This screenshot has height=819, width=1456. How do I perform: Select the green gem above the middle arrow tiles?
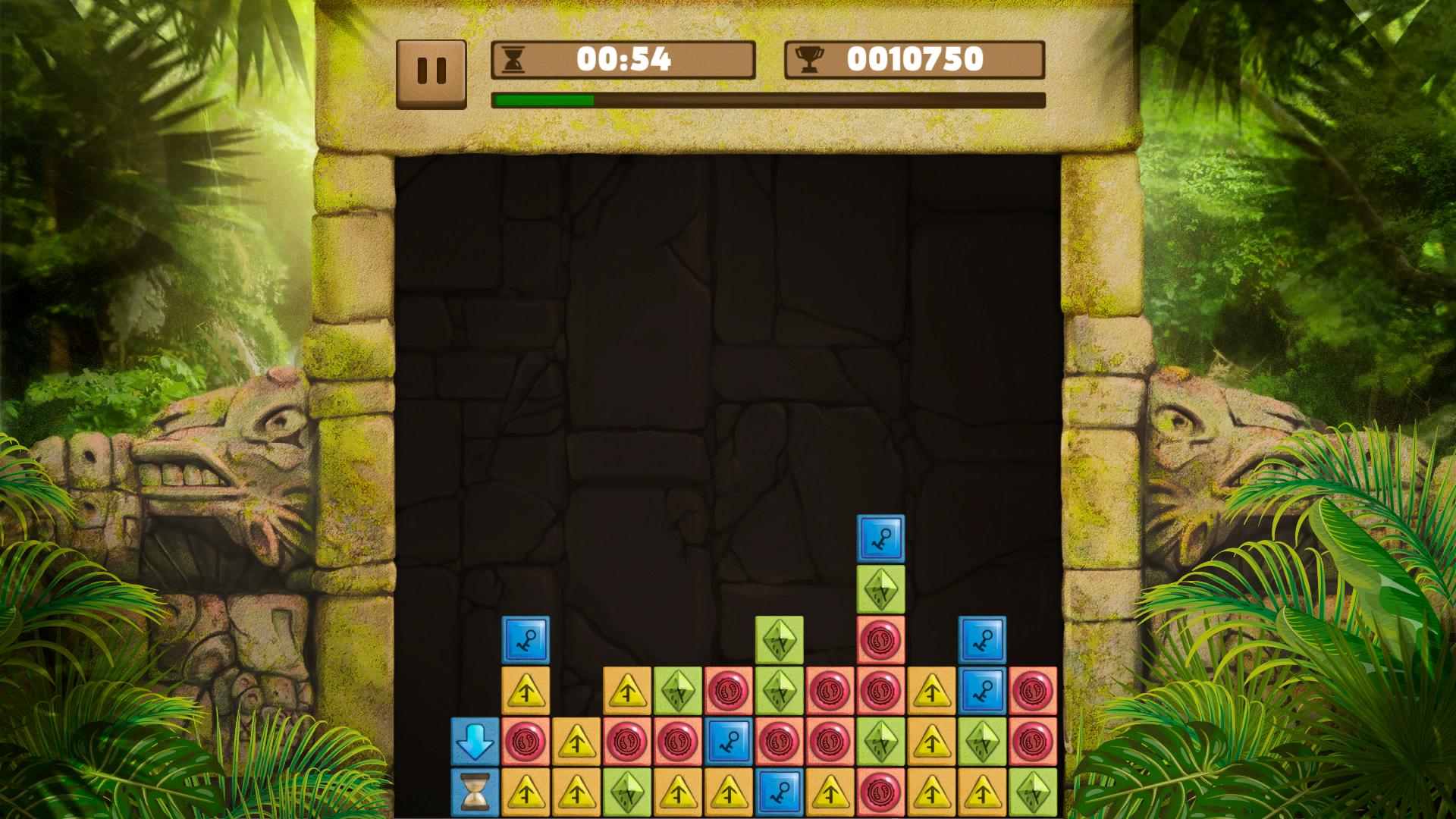coord(779,640)
